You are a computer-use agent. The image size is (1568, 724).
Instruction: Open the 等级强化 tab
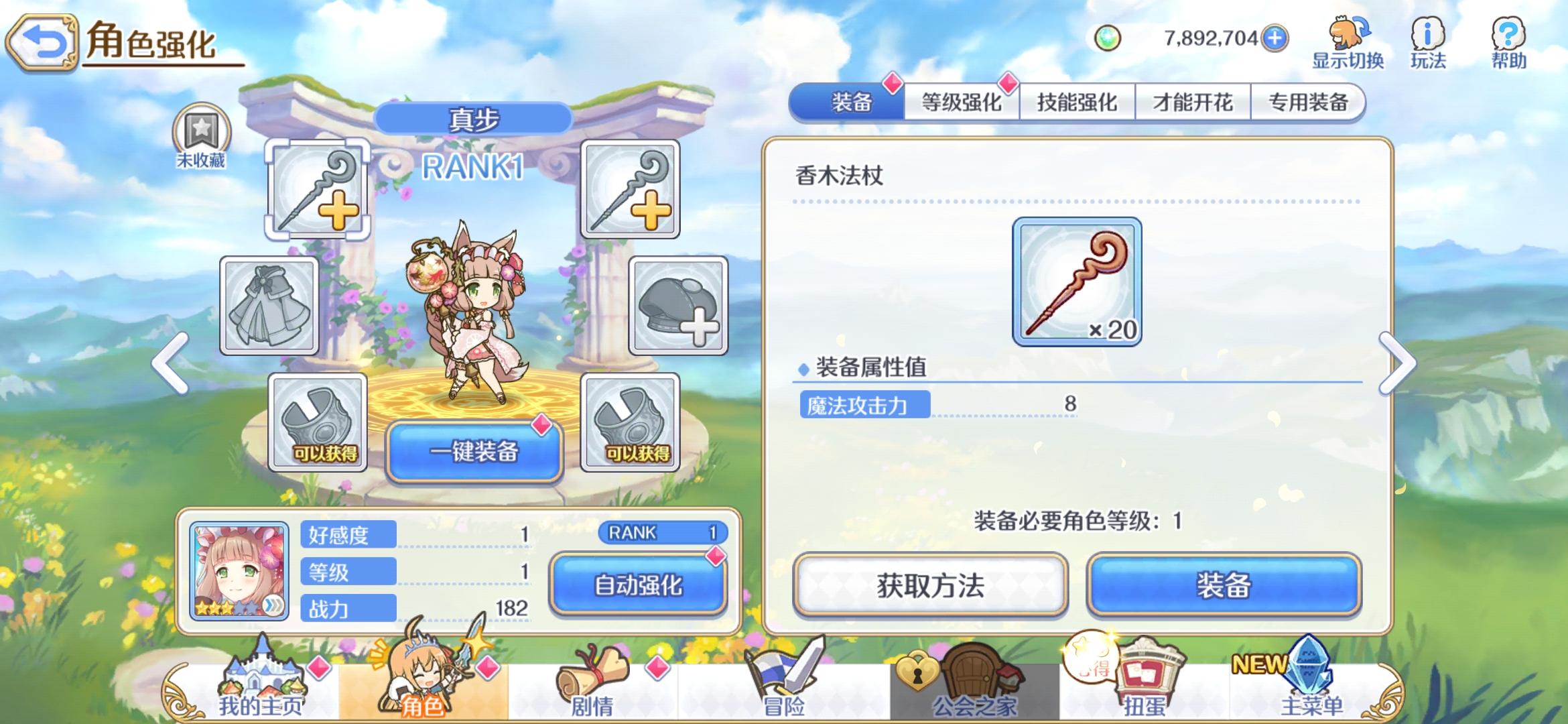(x=962, y=102)
